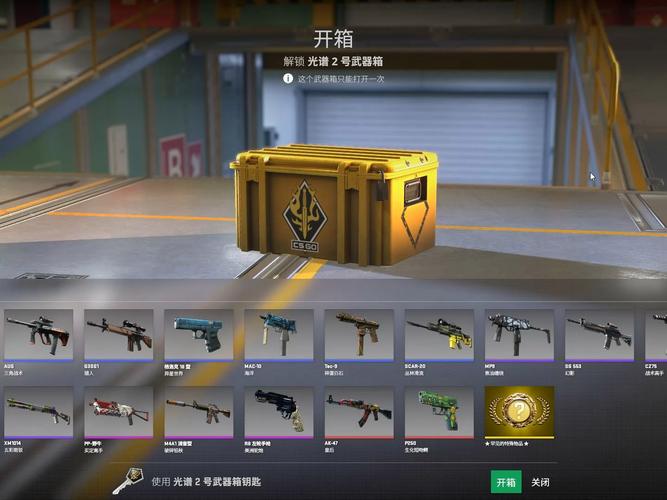
Task: Close the case opening screen with 关闭
Action: (x=540, y=482)
